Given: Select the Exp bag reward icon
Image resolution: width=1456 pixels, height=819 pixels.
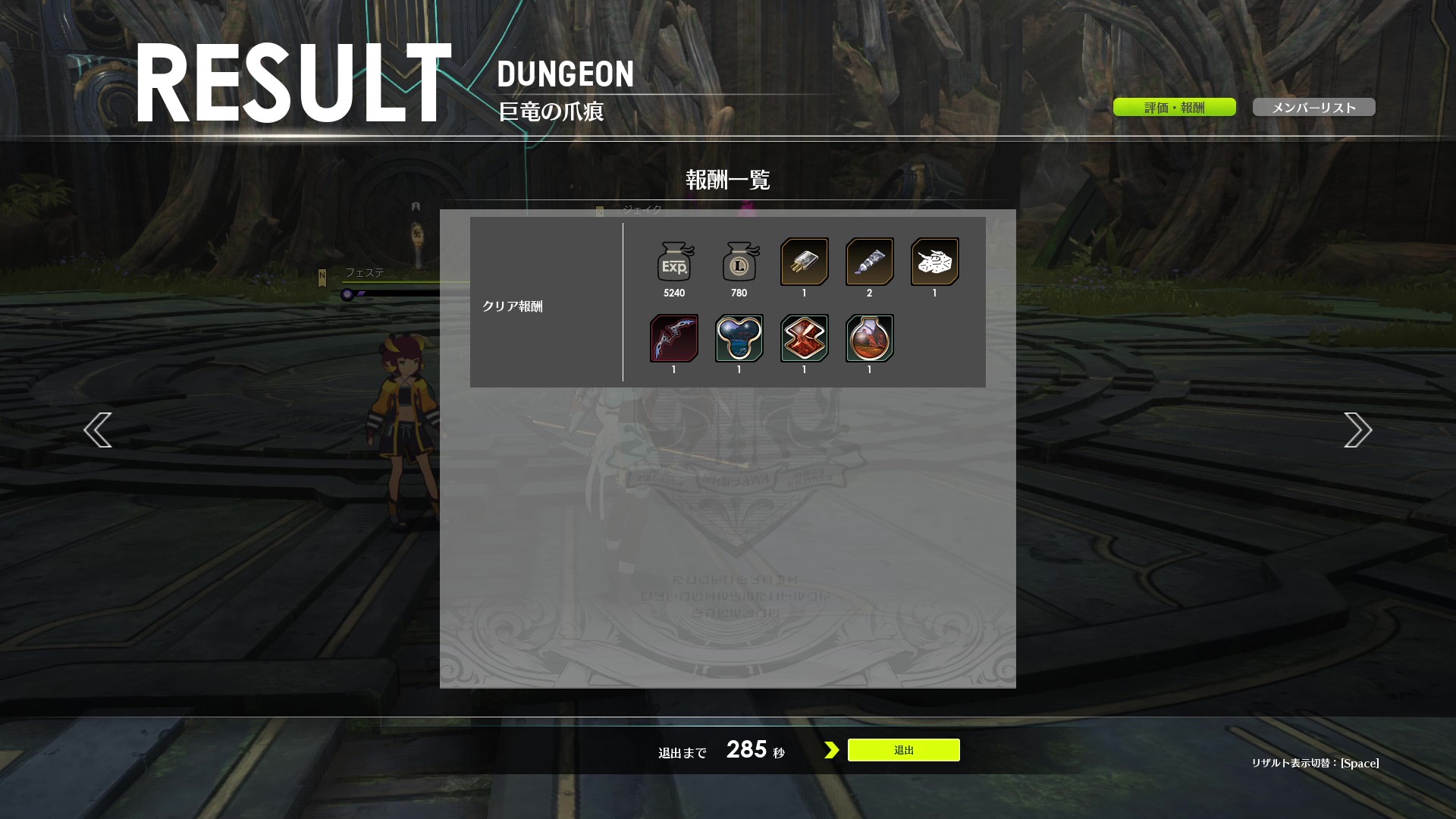Looking at the screenshot, I should point(674,262).
